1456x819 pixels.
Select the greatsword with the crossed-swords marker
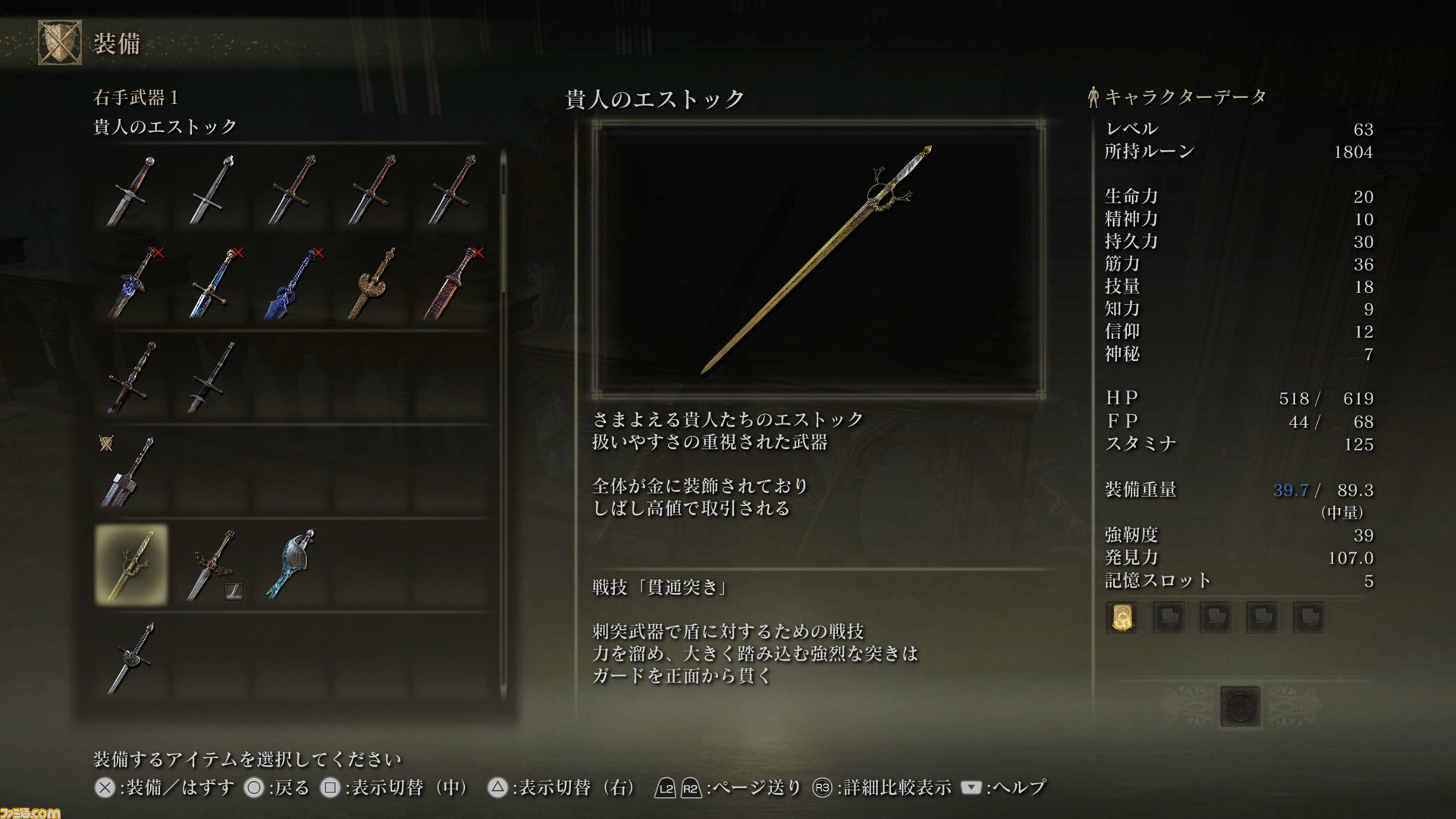click(x=130, y=470)
